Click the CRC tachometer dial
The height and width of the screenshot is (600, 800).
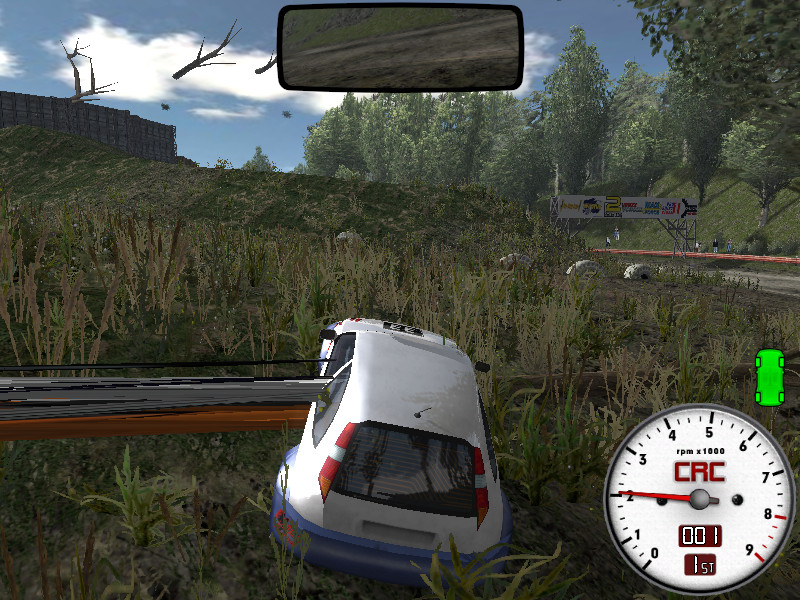pyautogui.click(x=699, y=498)
